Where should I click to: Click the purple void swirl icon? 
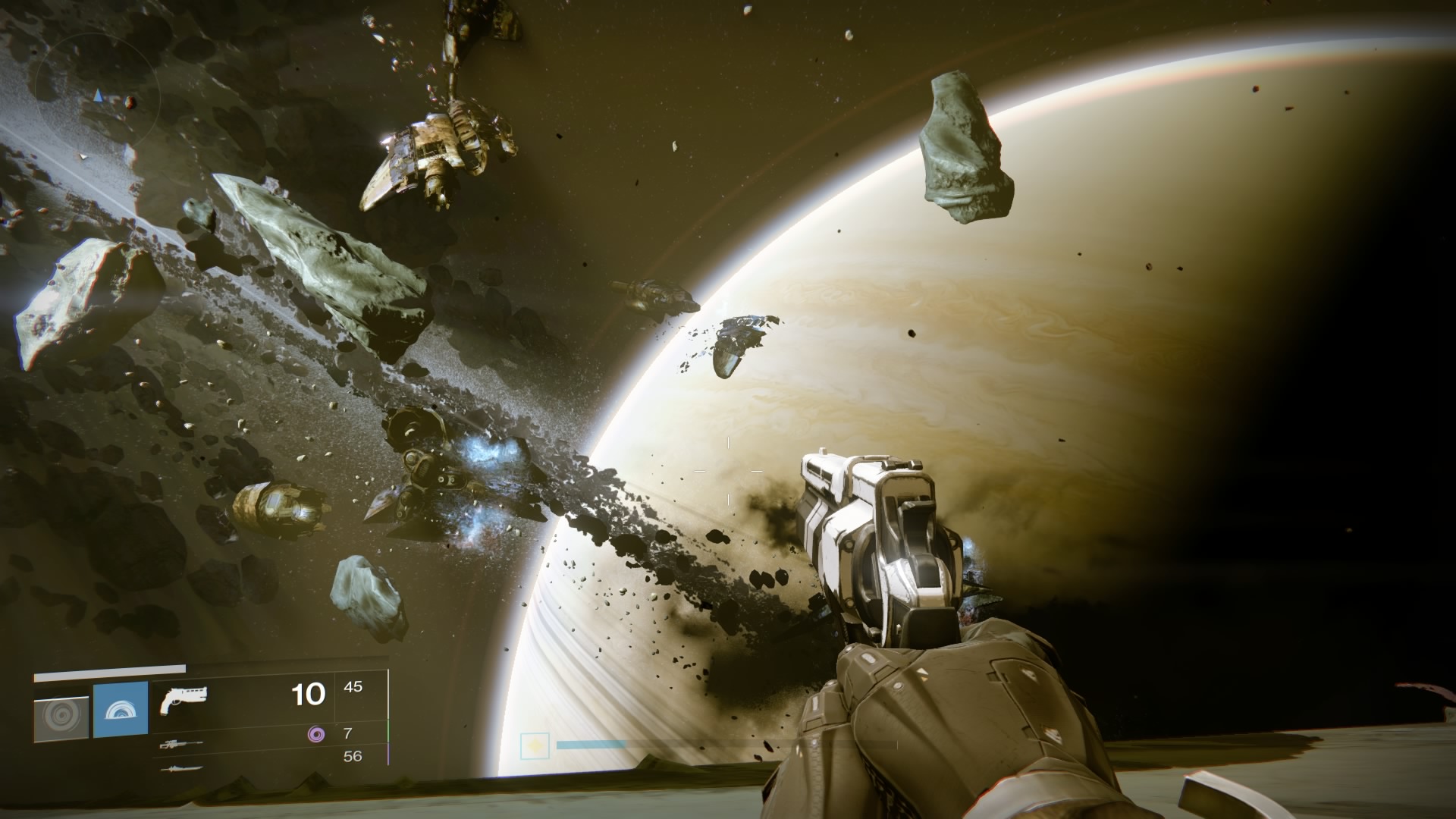[315, 733]
